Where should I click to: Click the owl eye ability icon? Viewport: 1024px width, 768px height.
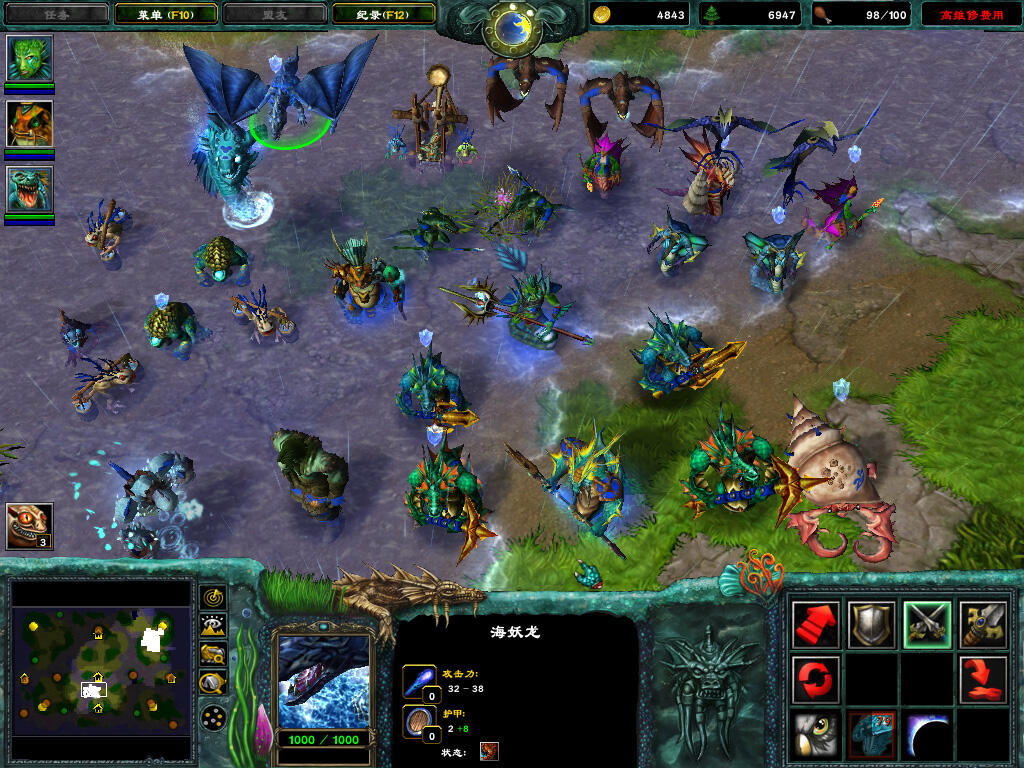815,735
